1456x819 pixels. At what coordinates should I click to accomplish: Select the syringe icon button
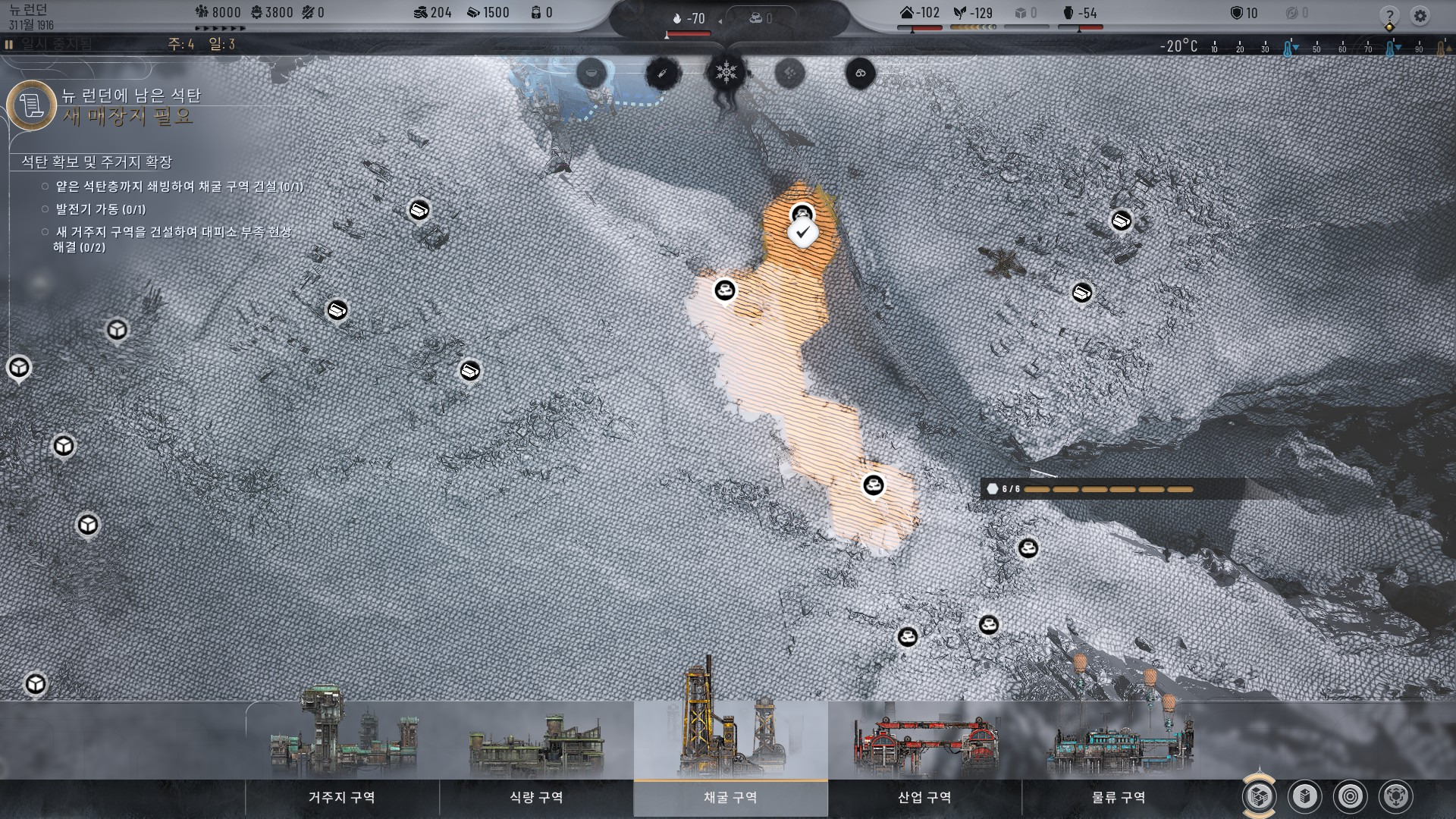663,74
